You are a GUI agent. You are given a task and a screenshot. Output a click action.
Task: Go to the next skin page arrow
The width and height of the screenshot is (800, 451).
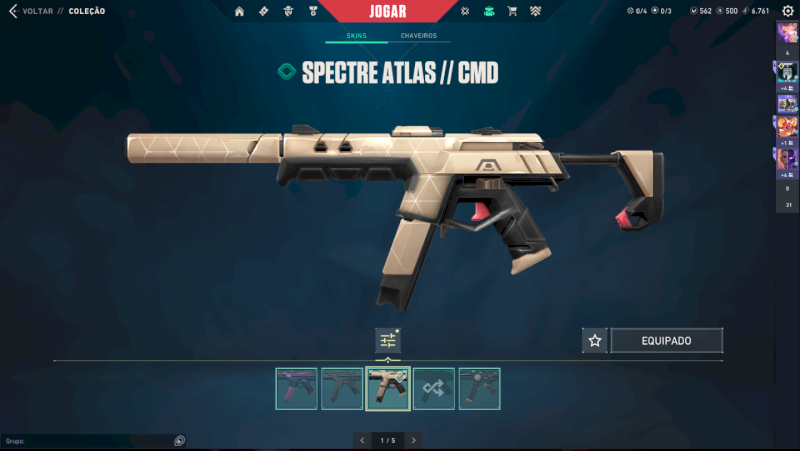414,440
